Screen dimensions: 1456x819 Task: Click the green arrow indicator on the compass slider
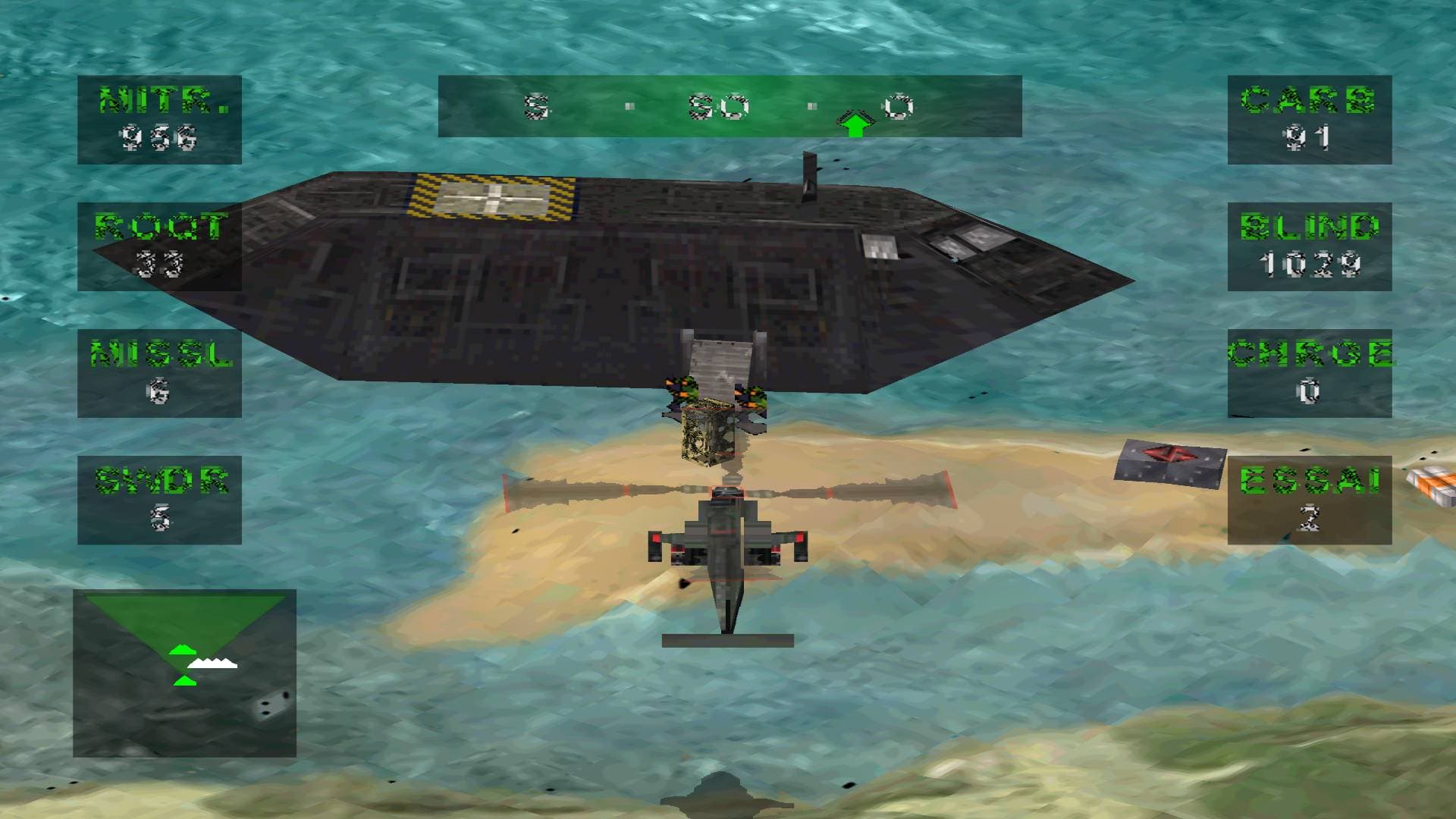click(857, 121)
